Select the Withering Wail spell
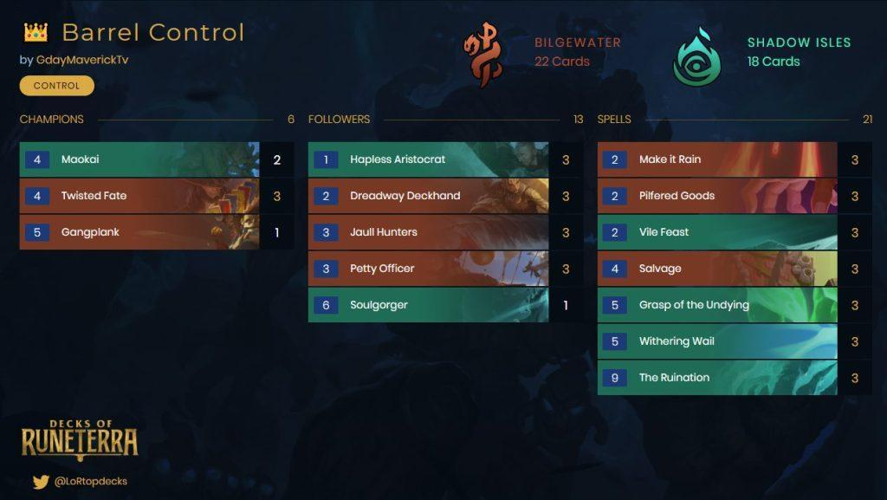 (717, 341)
